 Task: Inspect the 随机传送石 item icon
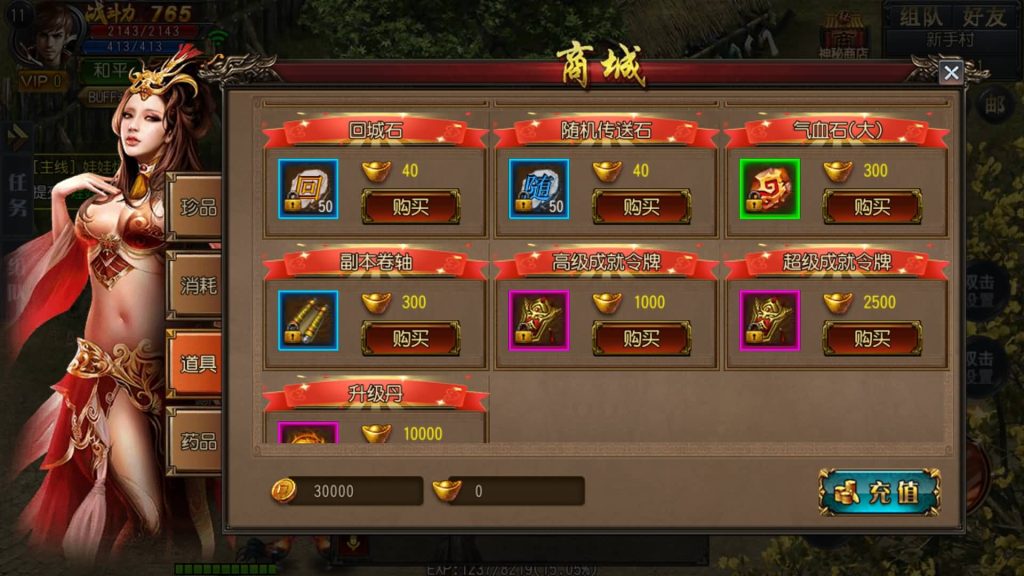pos(539,189)
